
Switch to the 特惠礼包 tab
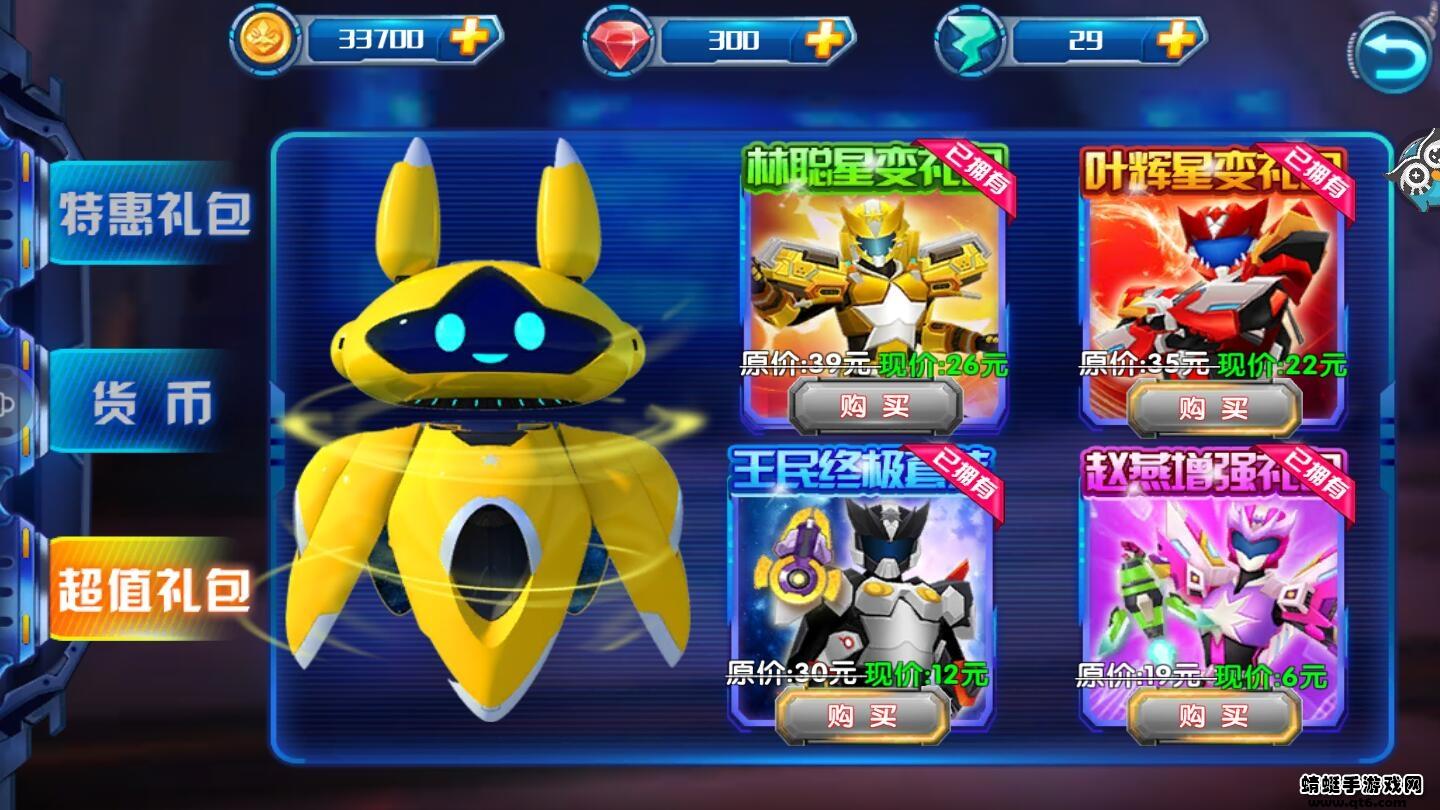(153, 214)
